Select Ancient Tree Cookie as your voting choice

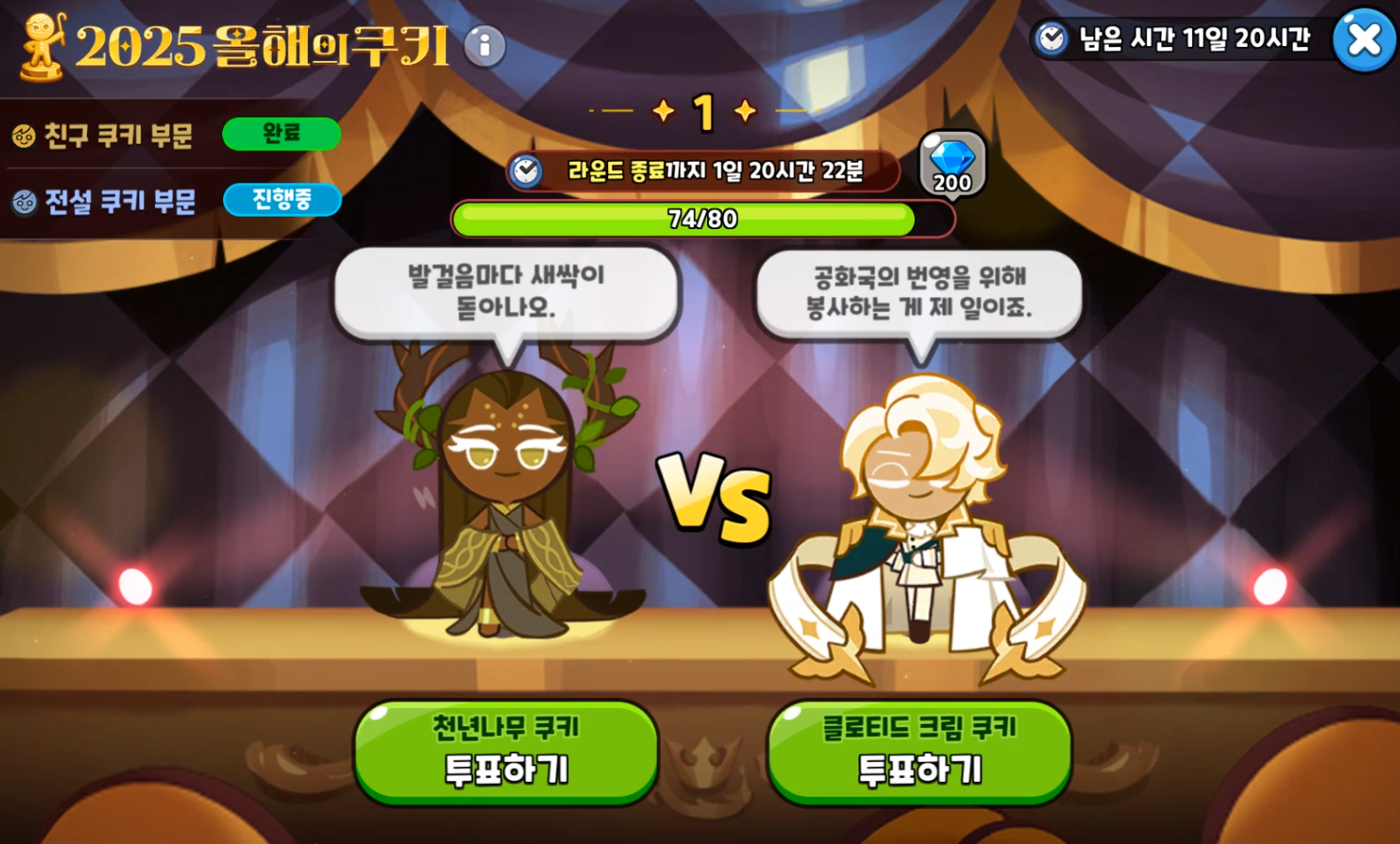click(x=504, y=749)
